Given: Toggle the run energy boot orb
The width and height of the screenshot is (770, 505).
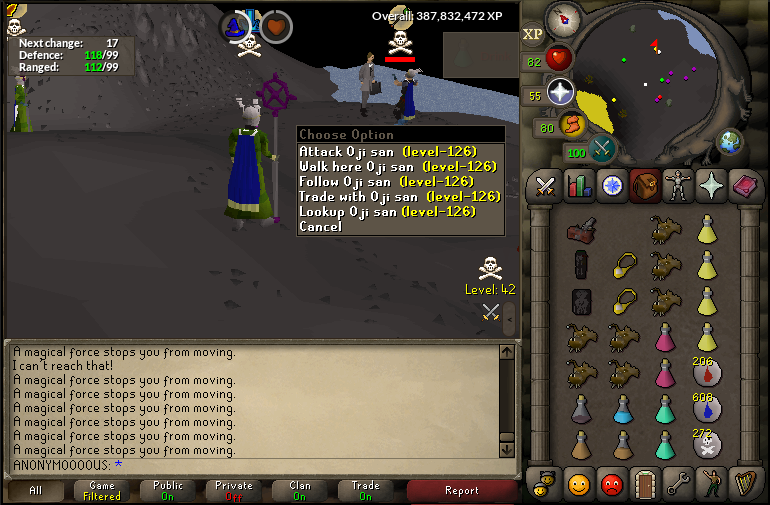Looking at the screenshot, I should click(573, 125).
